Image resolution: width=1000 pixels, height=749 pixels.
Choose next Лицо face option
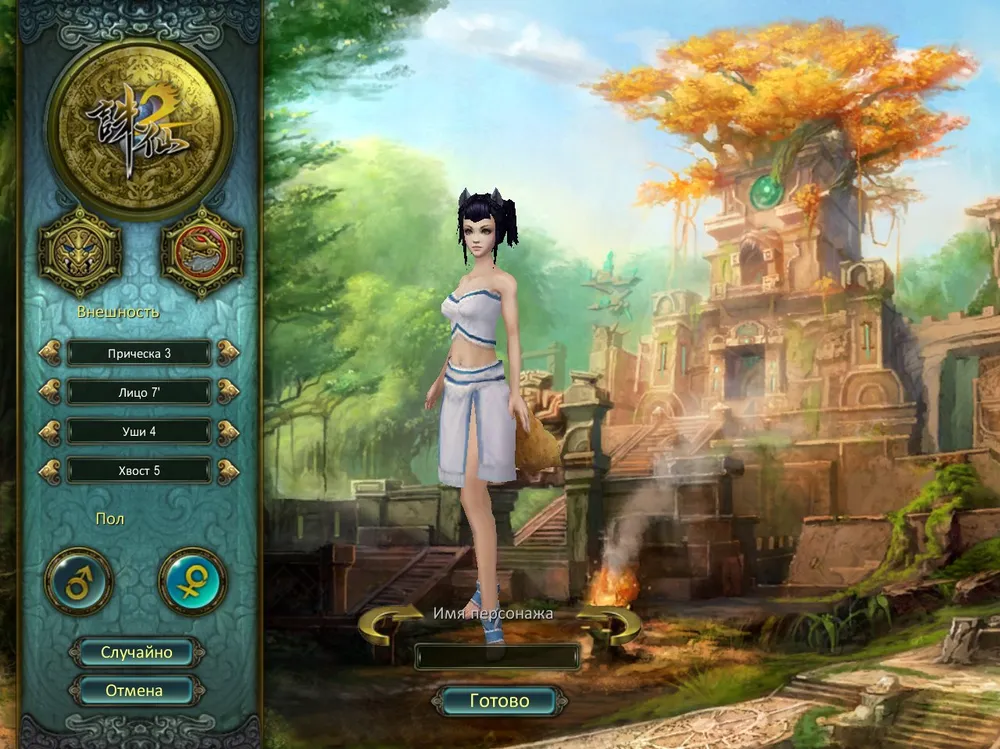tap(228, 392)
